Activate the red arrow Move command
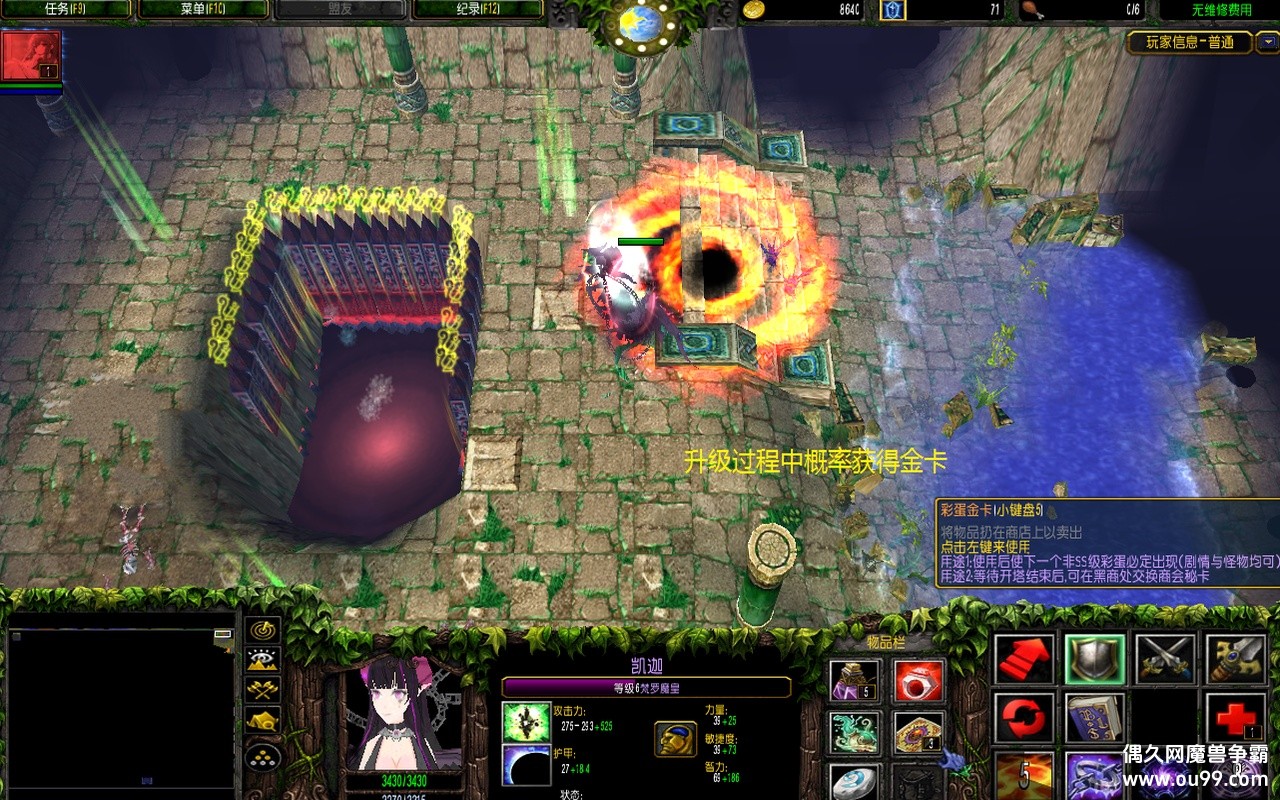This screenshot has height=800, width=1280. pyautogui.click(x=1024, y=659)
